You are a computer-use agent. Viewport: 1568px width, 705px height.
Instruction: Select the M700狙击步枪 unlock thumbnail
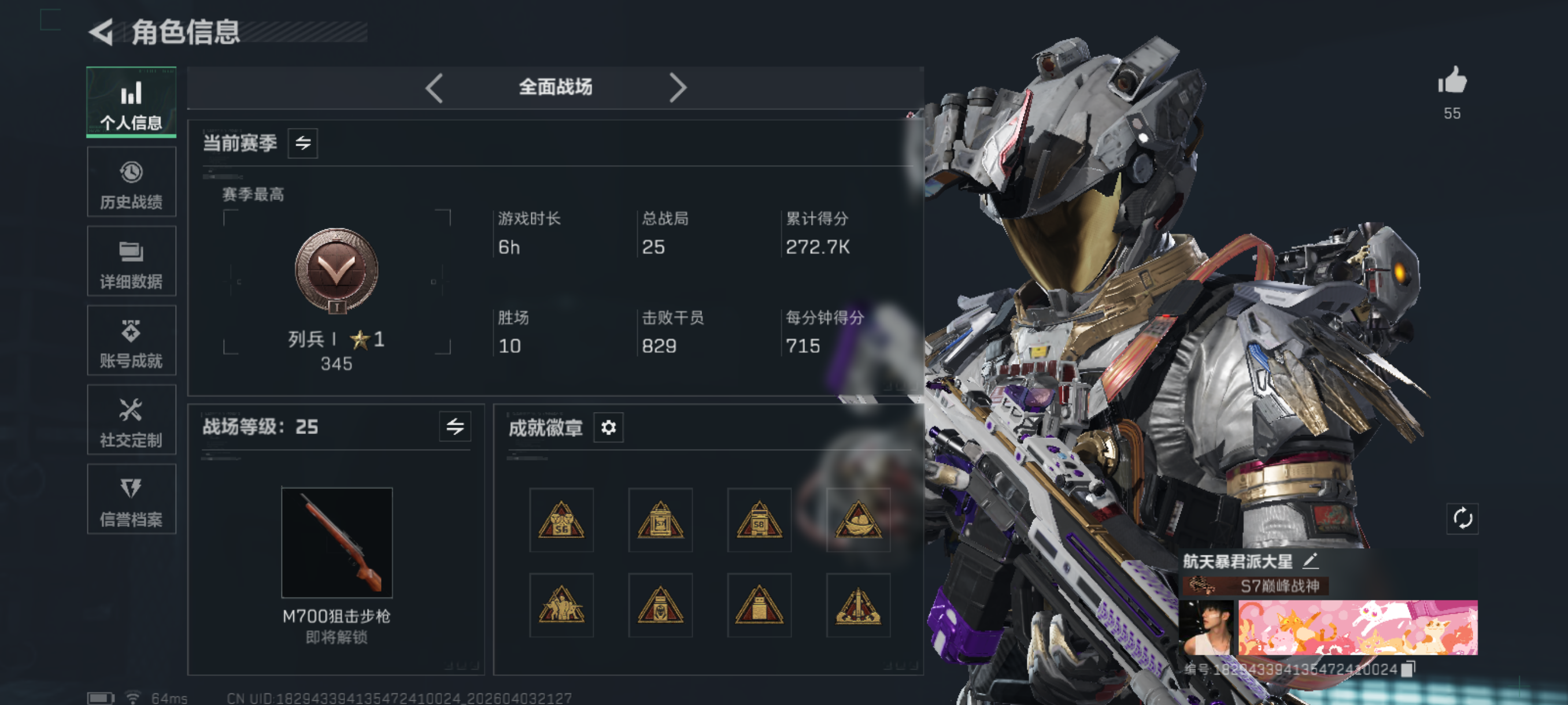tap(336, 543)
